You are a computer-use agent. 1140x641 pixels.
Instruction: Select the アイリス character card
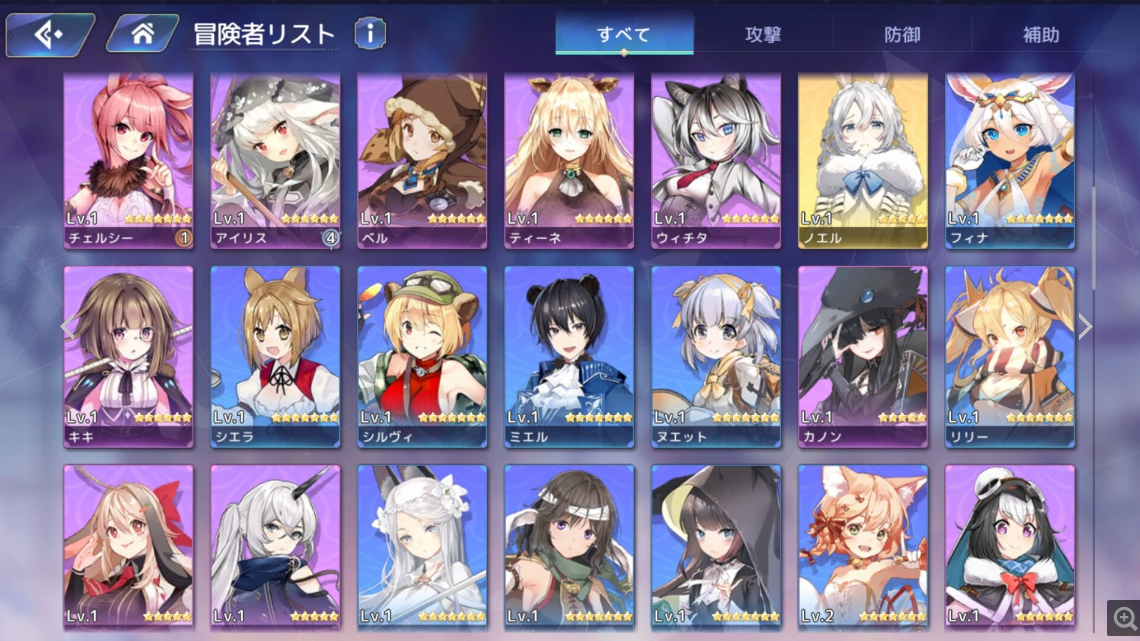275,160
